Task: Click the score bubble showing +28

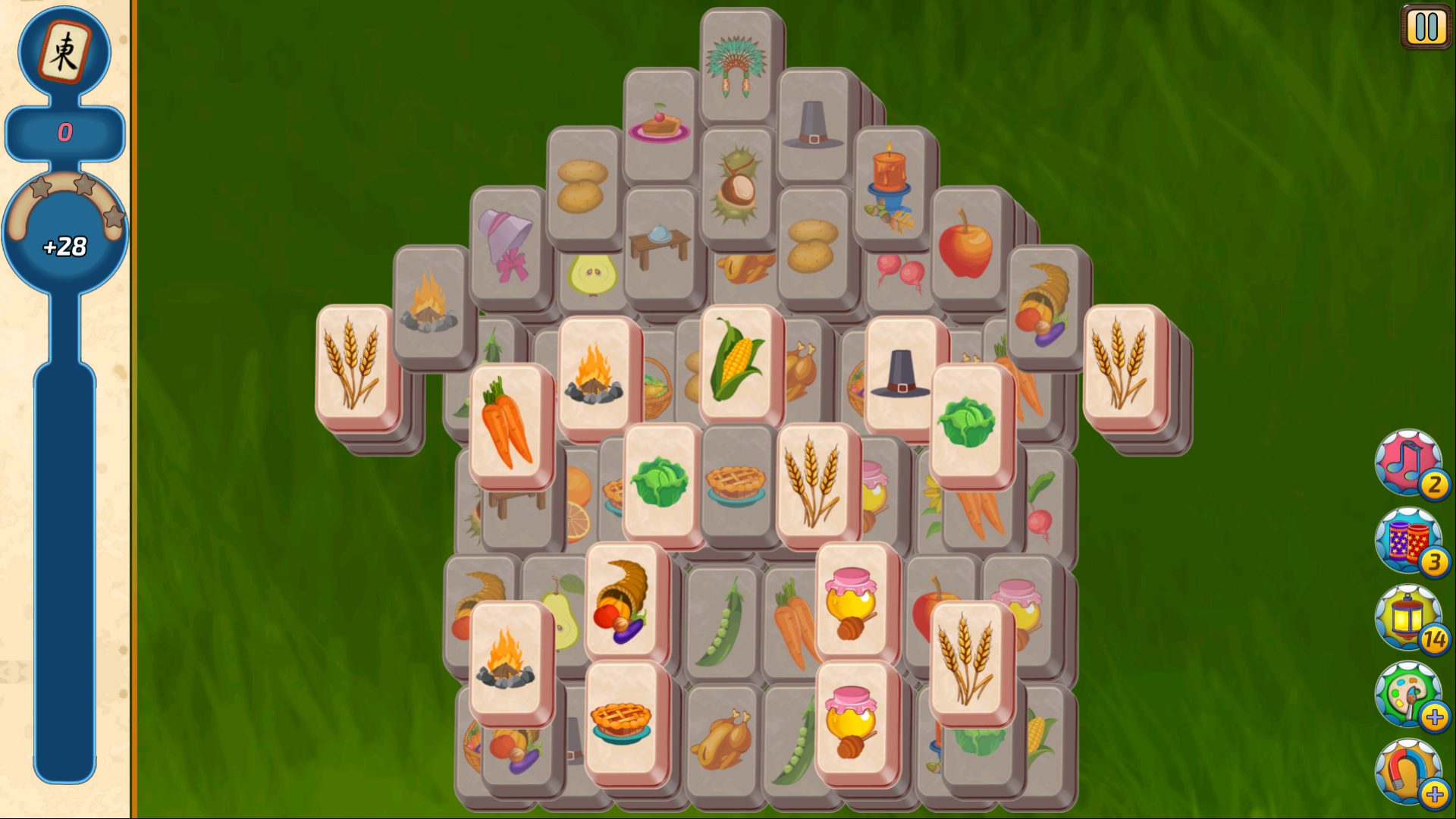Action: coord(65,245)
